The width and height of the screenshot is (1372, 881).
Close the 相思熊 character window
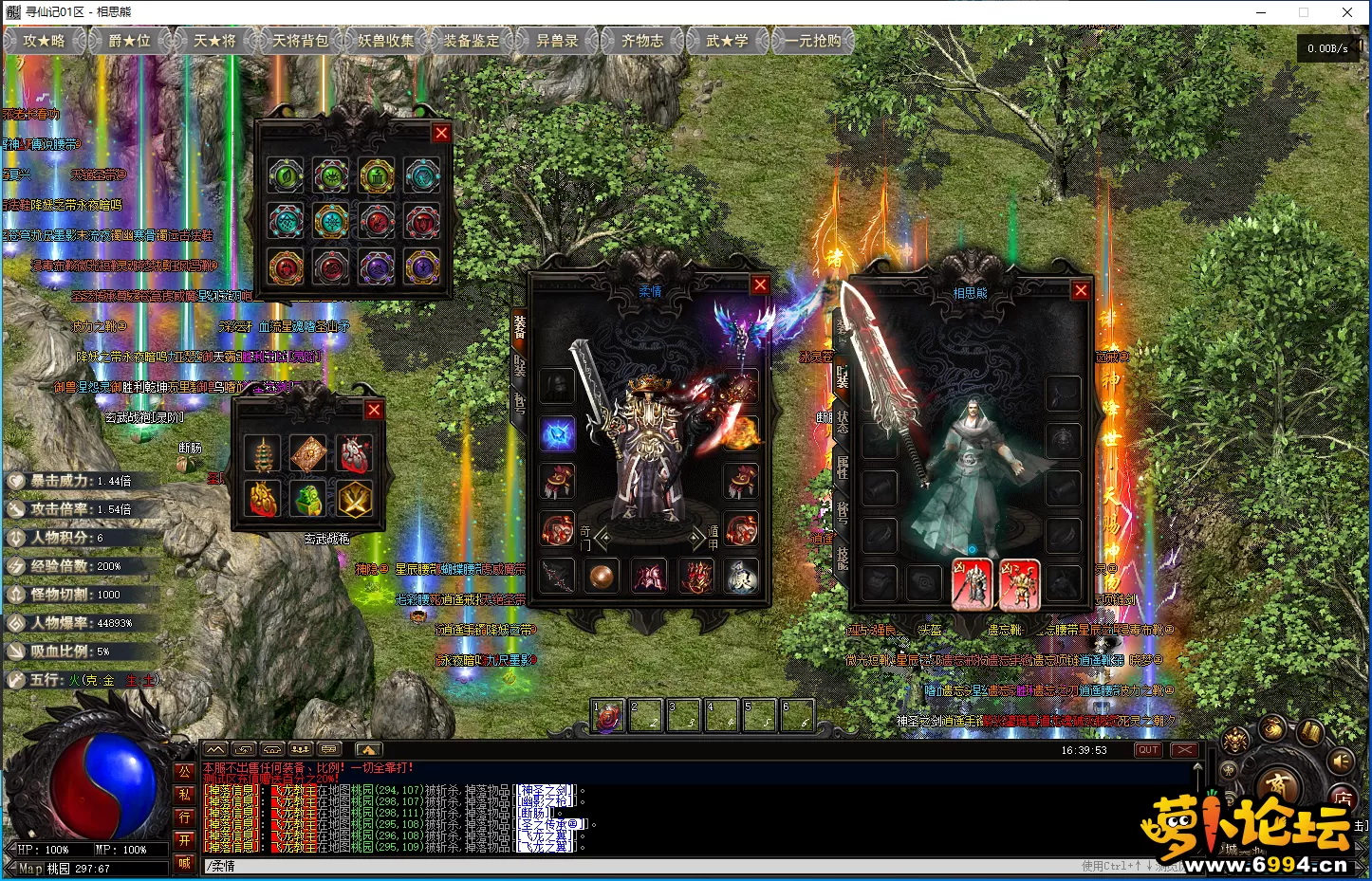(x=1081, y=290)
